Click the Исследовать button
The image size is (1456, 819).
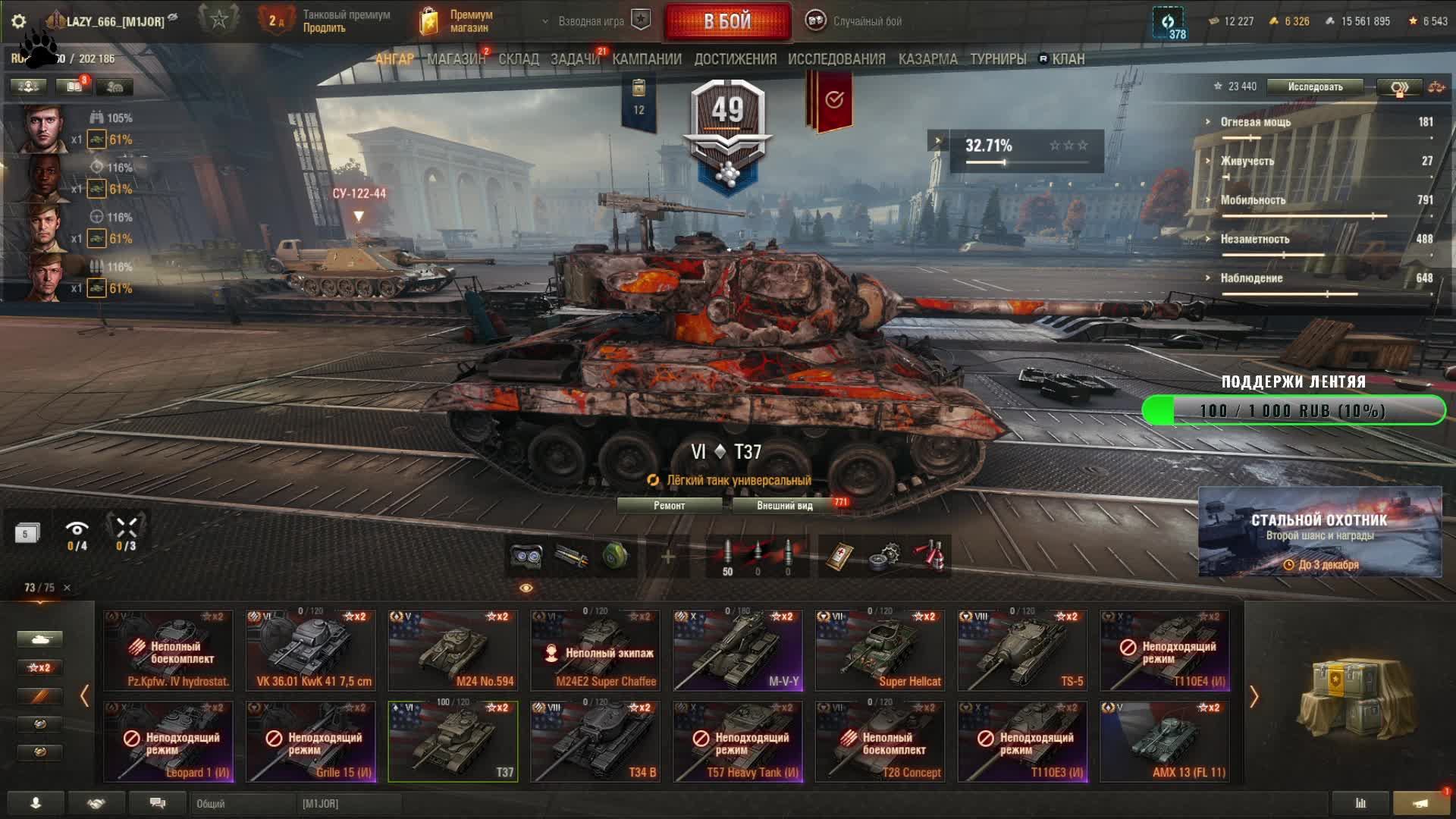point(1315,87)
